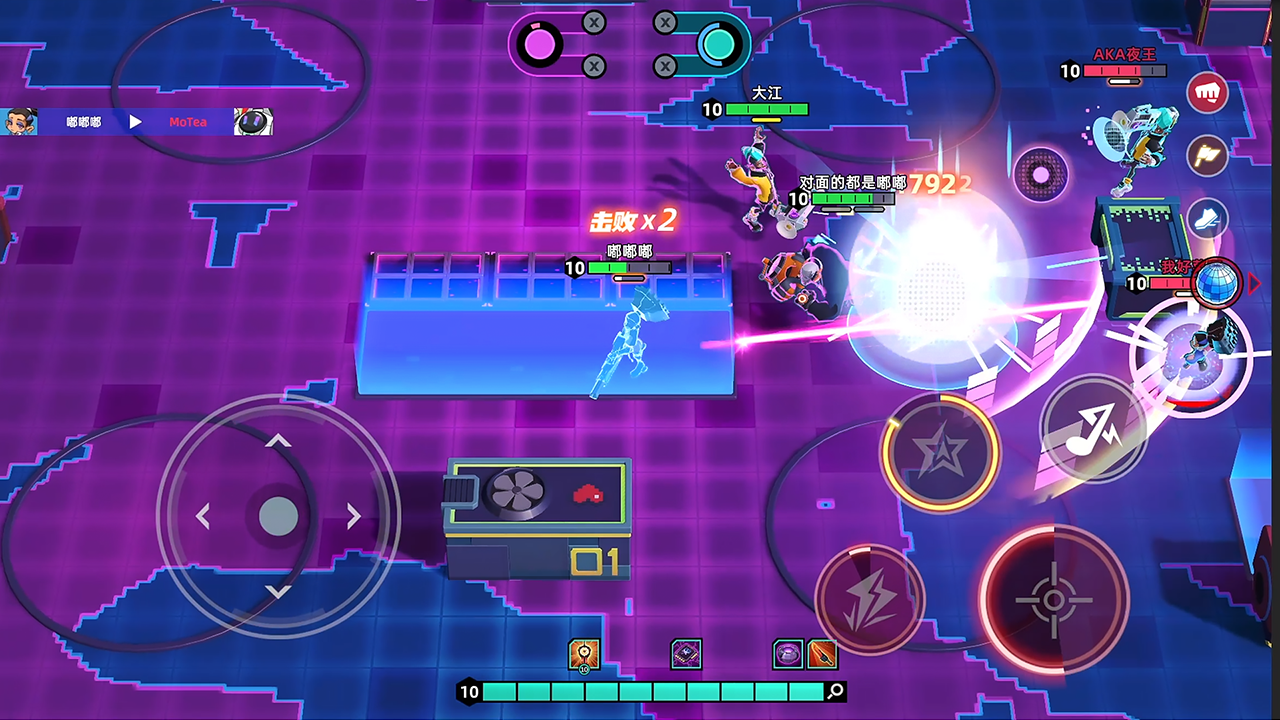Select the red fist emote button
Viewport: 1280px width, 720px height.
tap(1207, 93)
